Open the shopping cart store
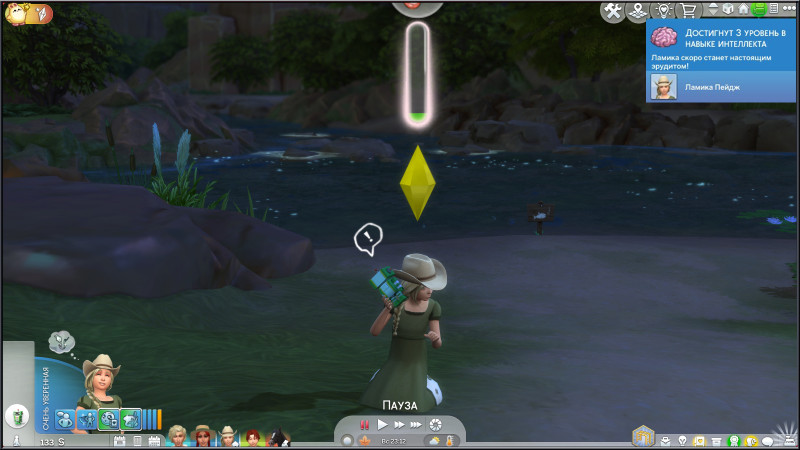This screenshot has width=800, height=450. coord(689,10)
